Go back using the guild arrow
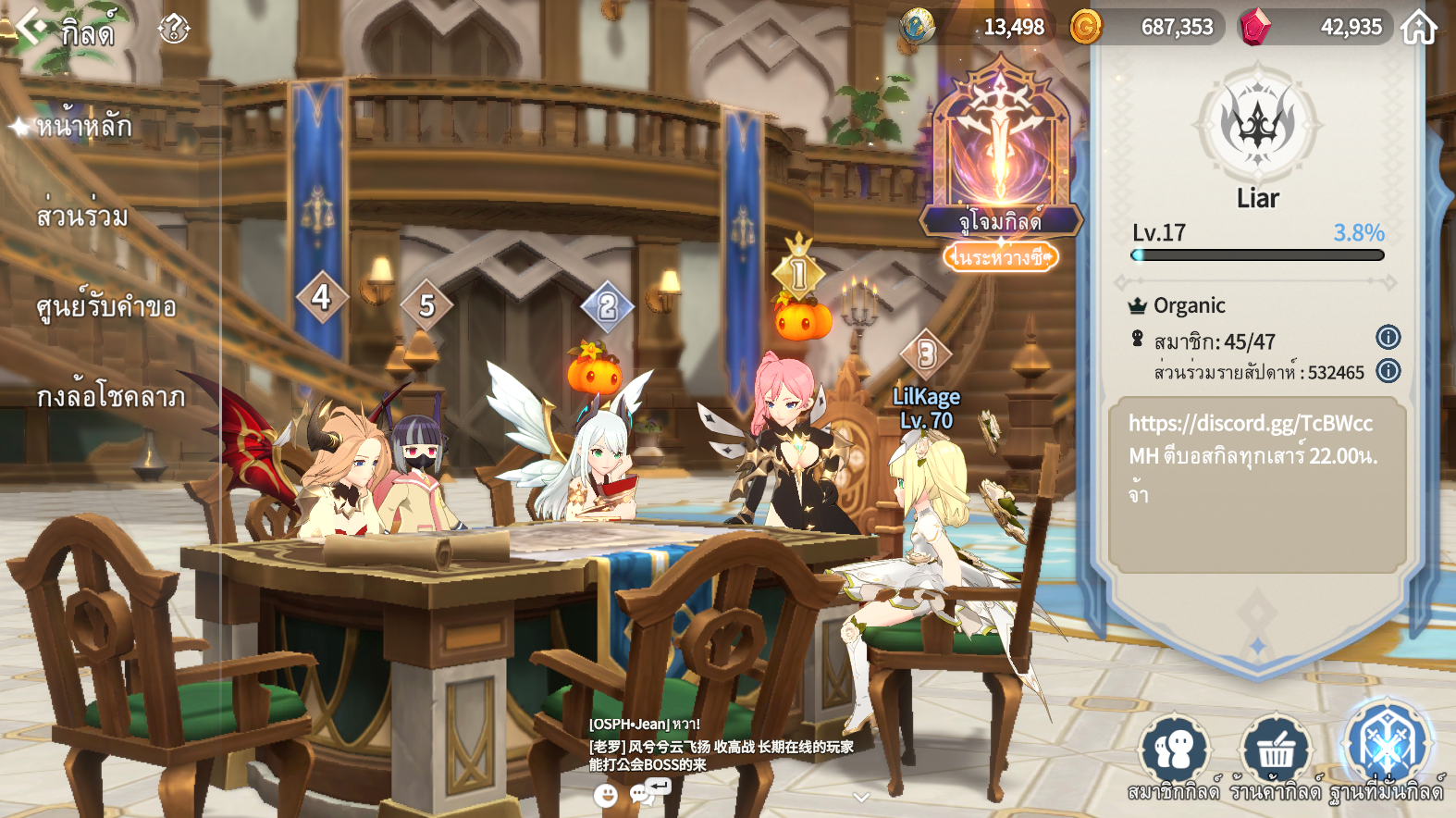 pyautogui.click(x=31, y=27)
